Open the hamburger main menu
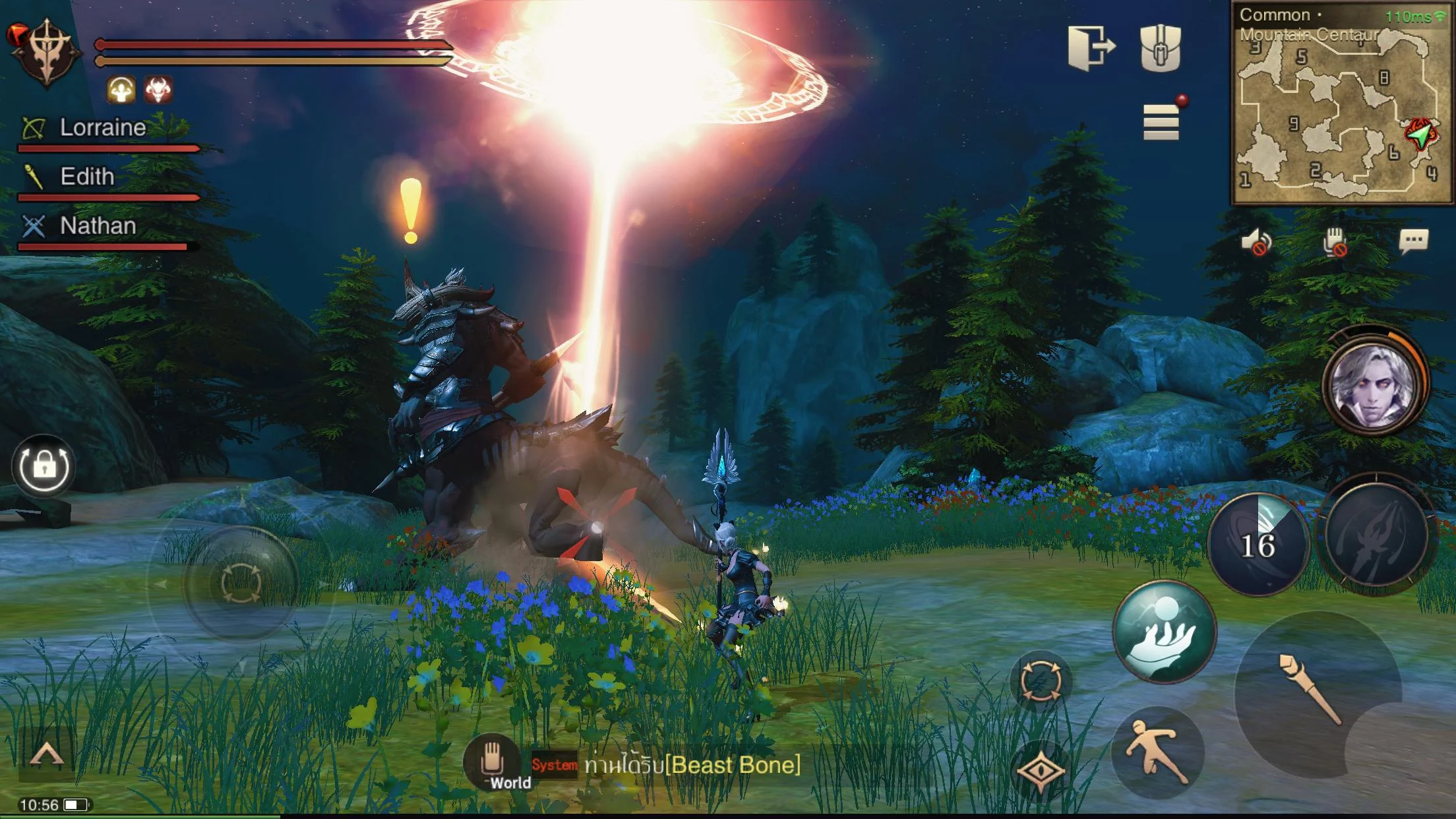The height and width of the screenshot is (819, 1456). 1161,123
